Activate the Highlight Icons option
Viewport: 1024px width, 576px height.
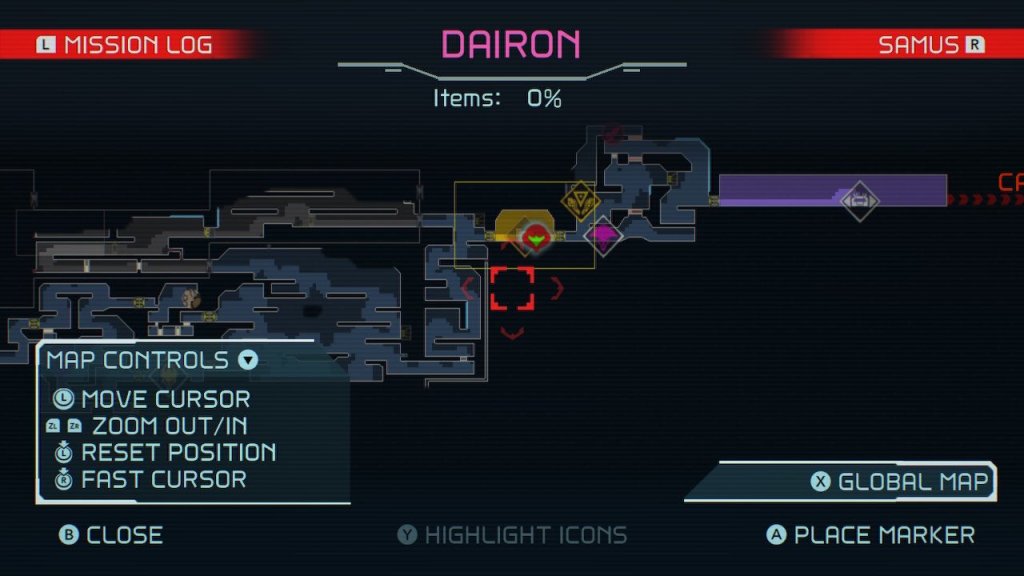click(512, 535)
